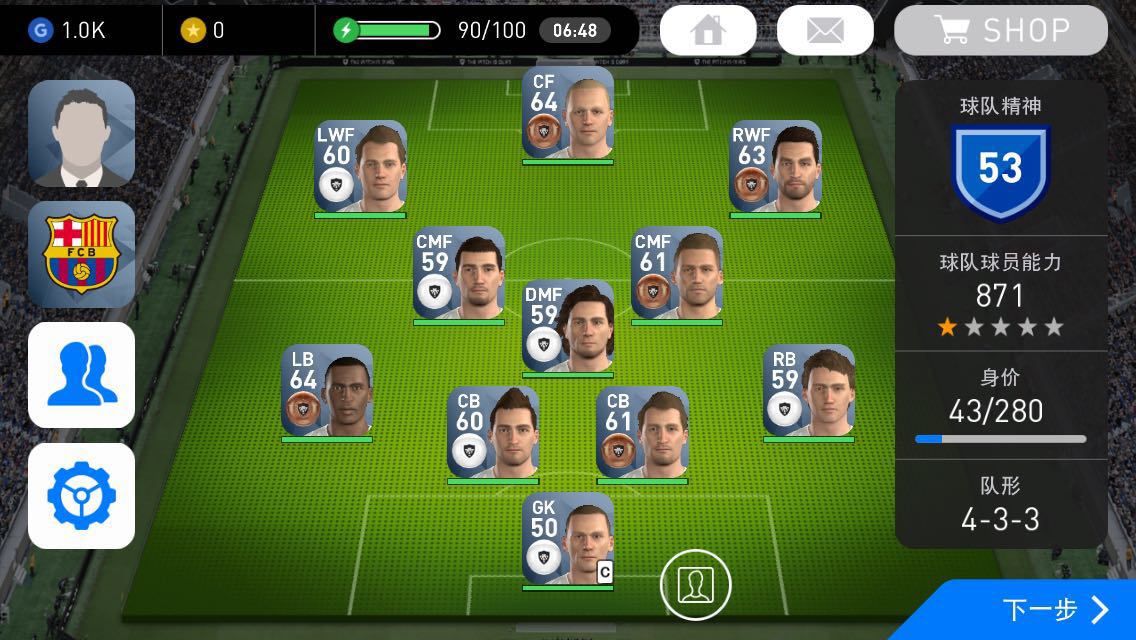Select the CMF player rated 61

pyautogui.click(x=676, y=273)
